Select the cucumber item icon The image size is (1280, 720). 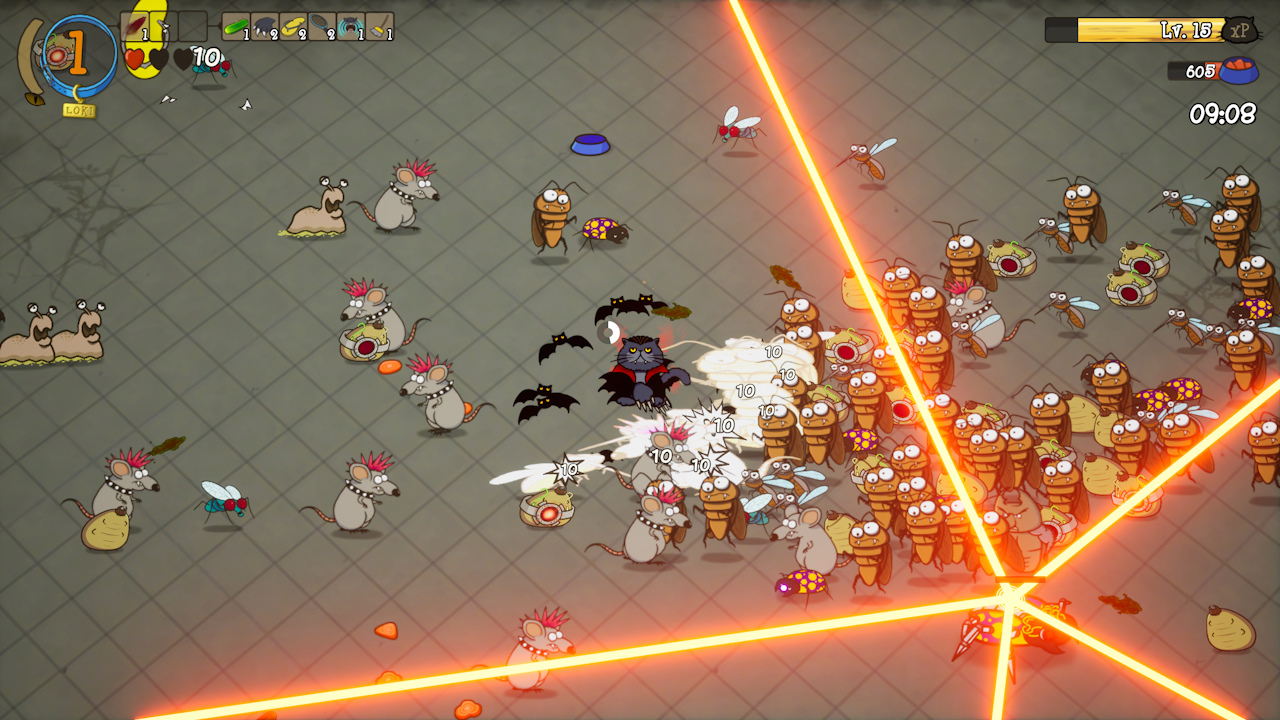click(234, 26)
